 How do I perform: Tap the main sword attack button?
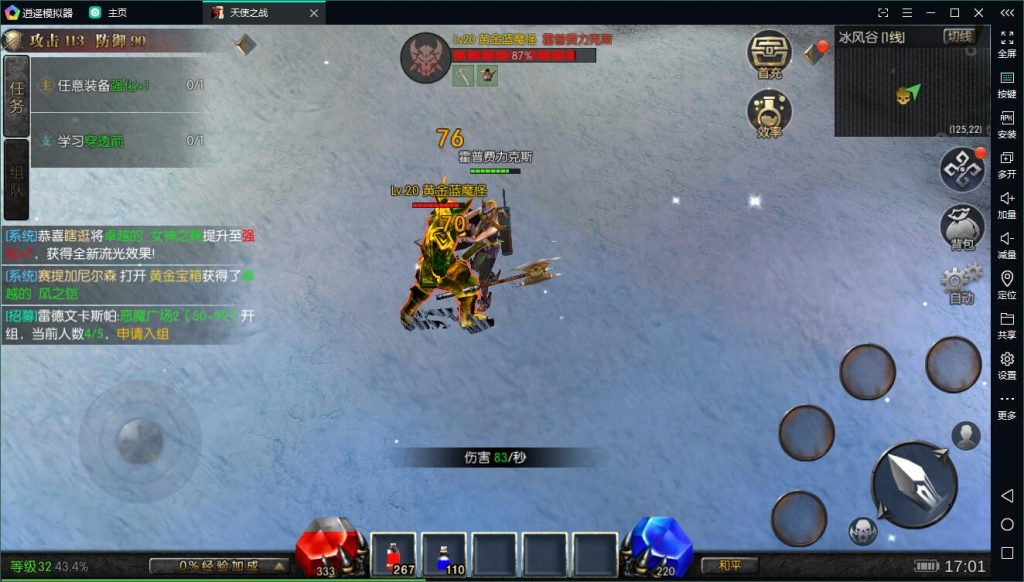(x=914, y=484)
